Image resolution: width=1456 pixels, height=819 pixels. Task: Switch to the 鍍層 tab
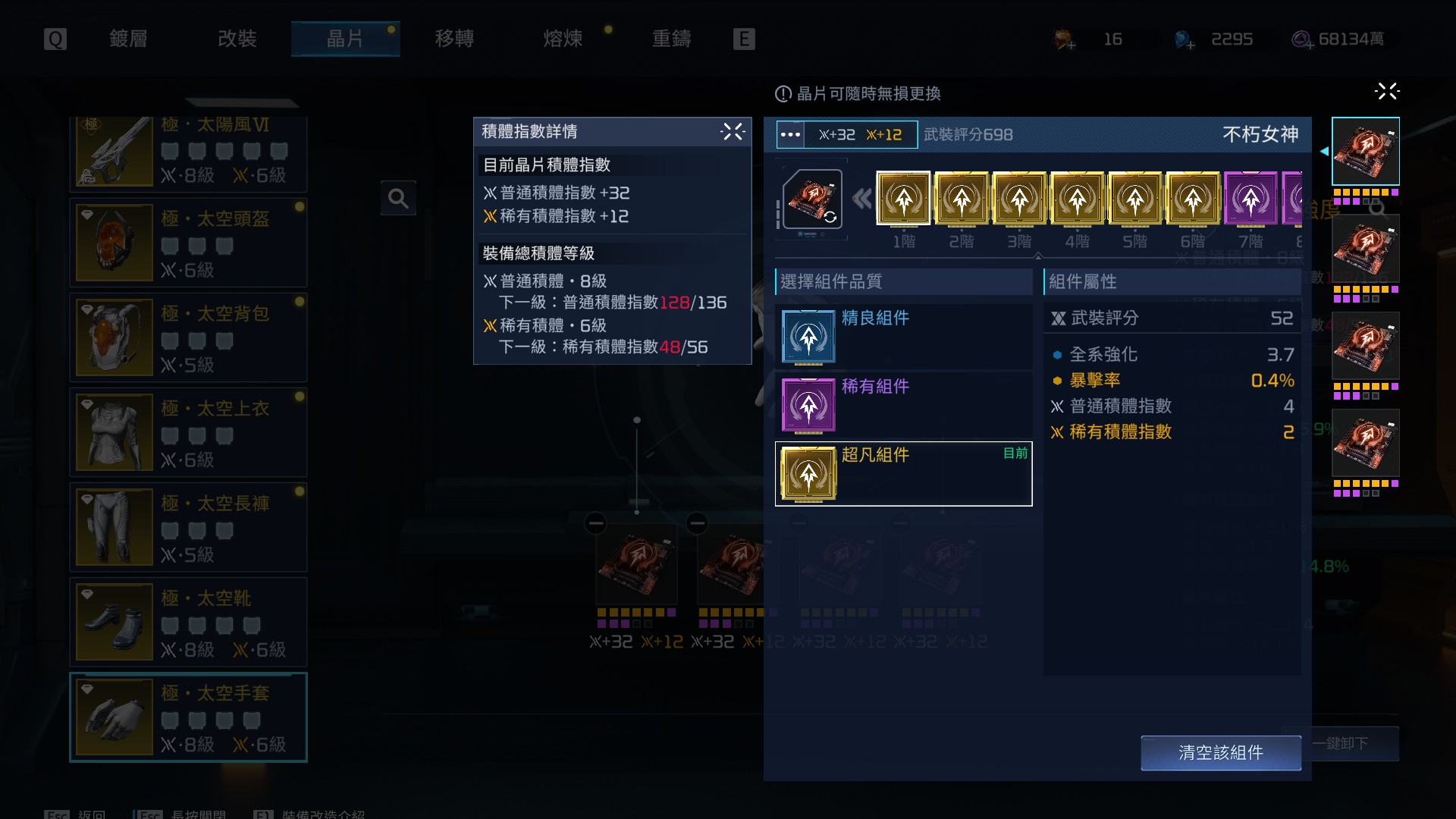[128, 39]
